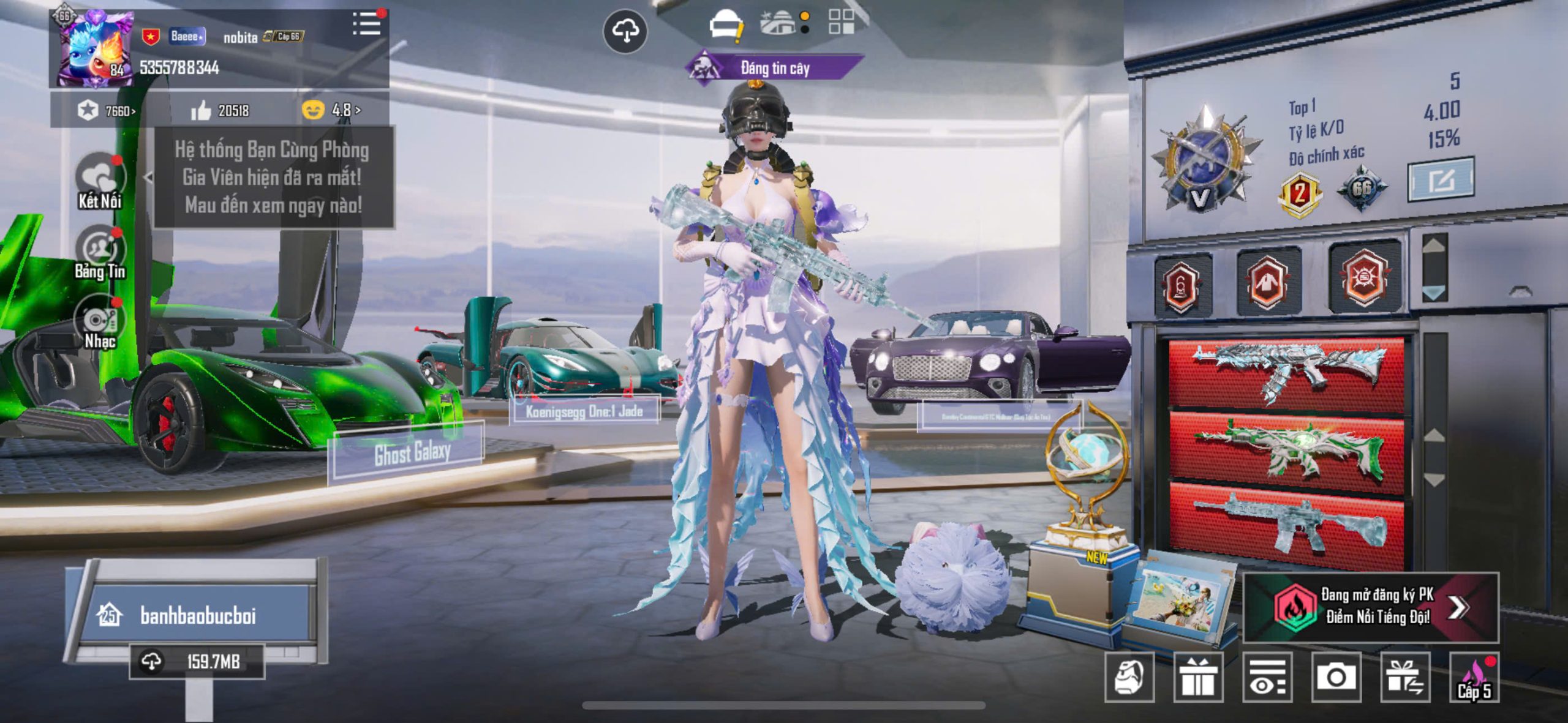1568x723 pixels.
Task: Open the list menu beside the name
Action: point(366,24)
